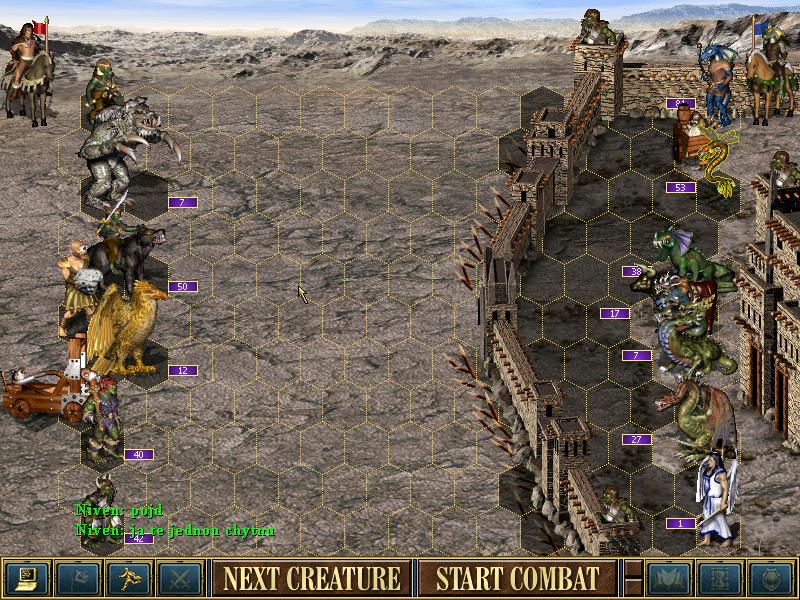Open the spellbook to cast a spell

click(666, 578)
